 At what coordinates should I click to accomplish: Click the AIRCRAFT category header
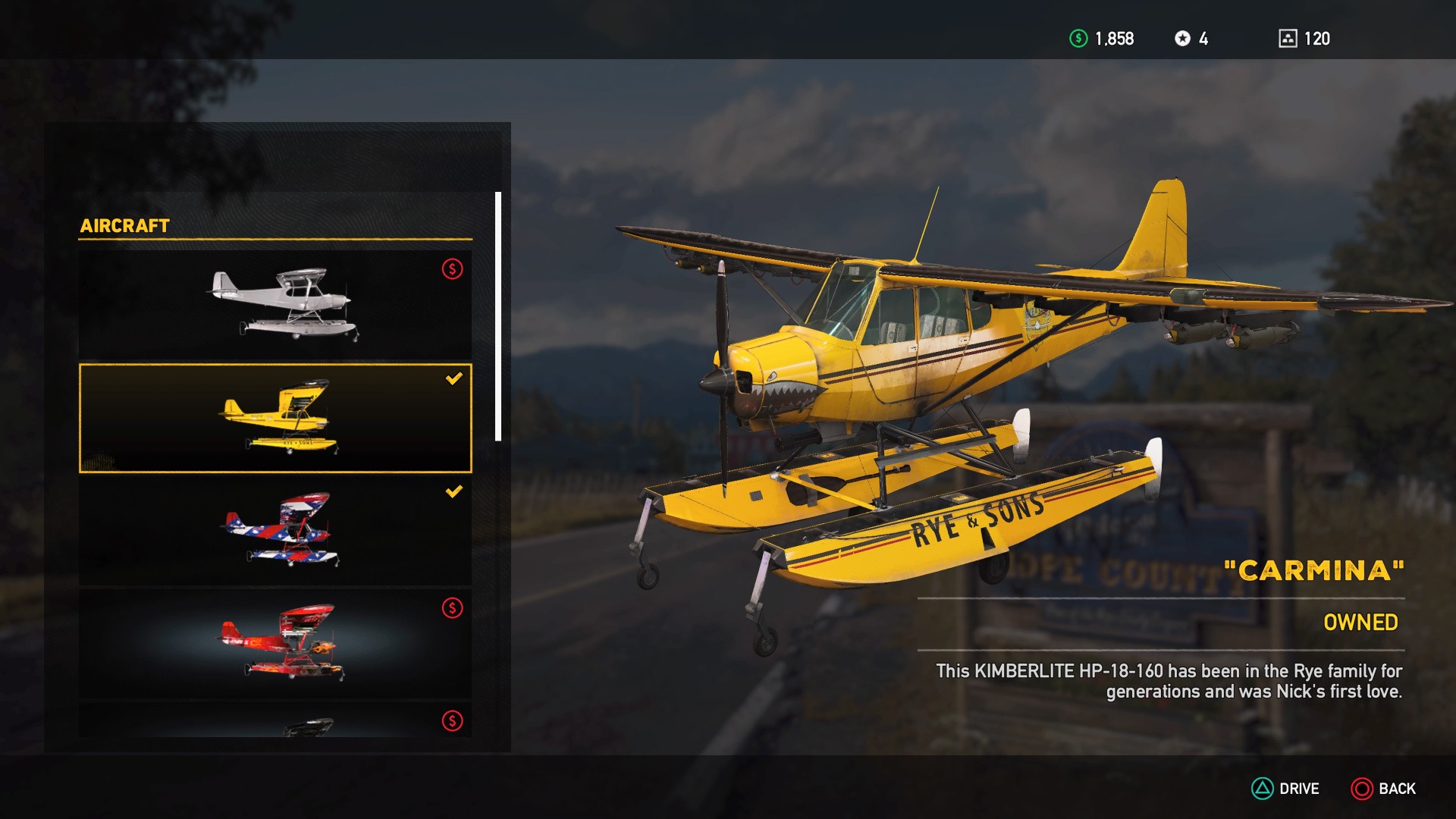(126, 224)
